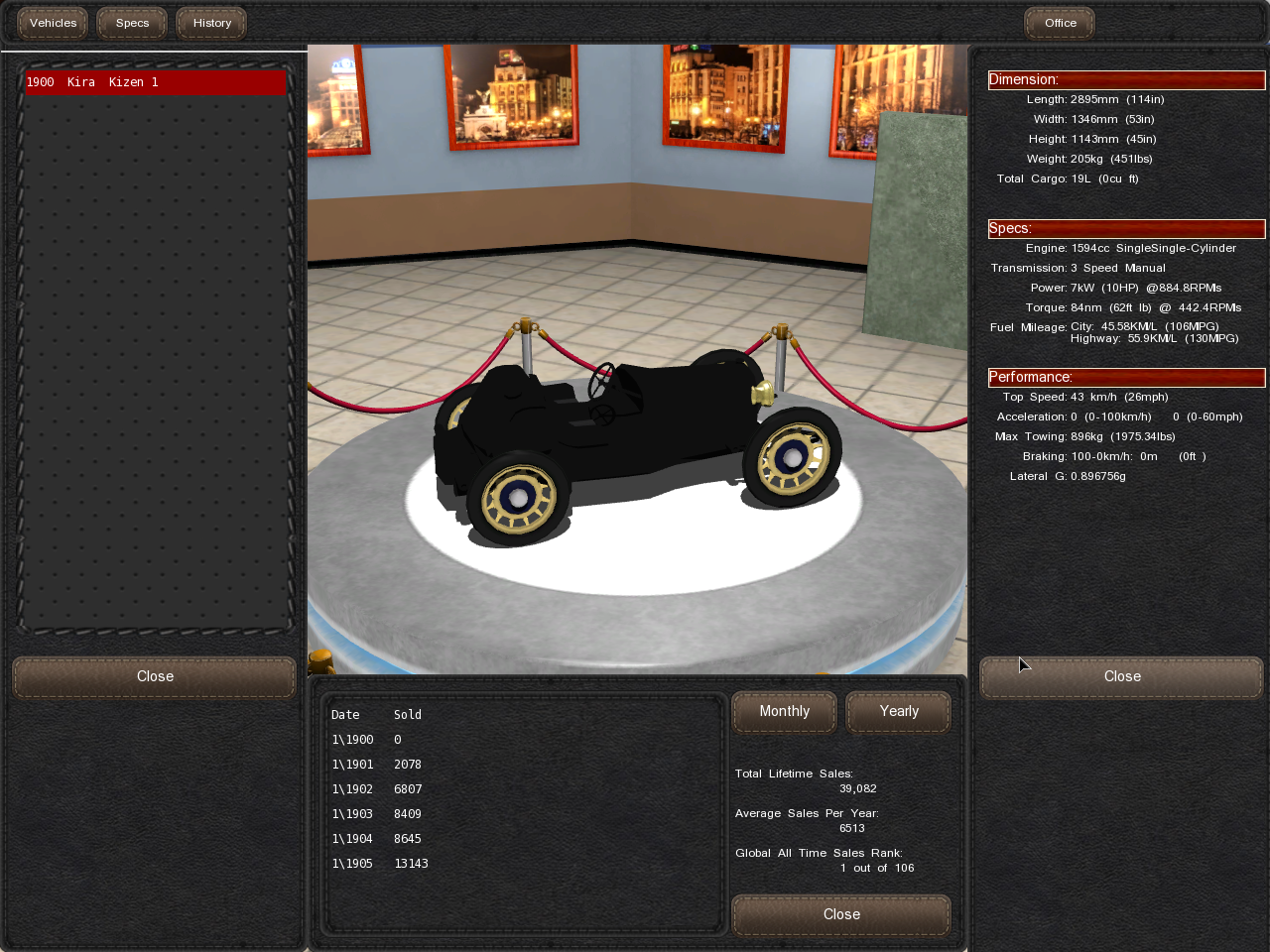The width and height of the screenshot is (1270, 952).
Task: Open the Vehicles panel
Action: (x=53, y=23)
